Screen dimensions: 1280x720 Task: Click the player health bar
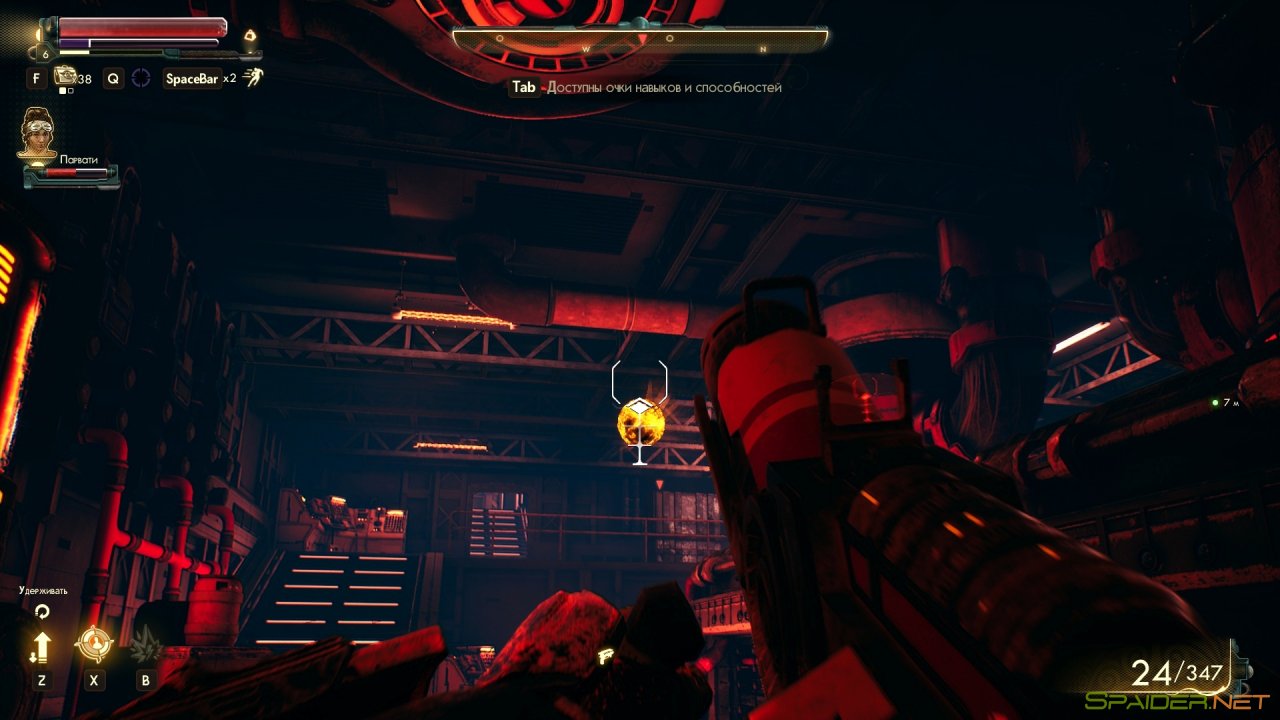[x=142, y=29]
